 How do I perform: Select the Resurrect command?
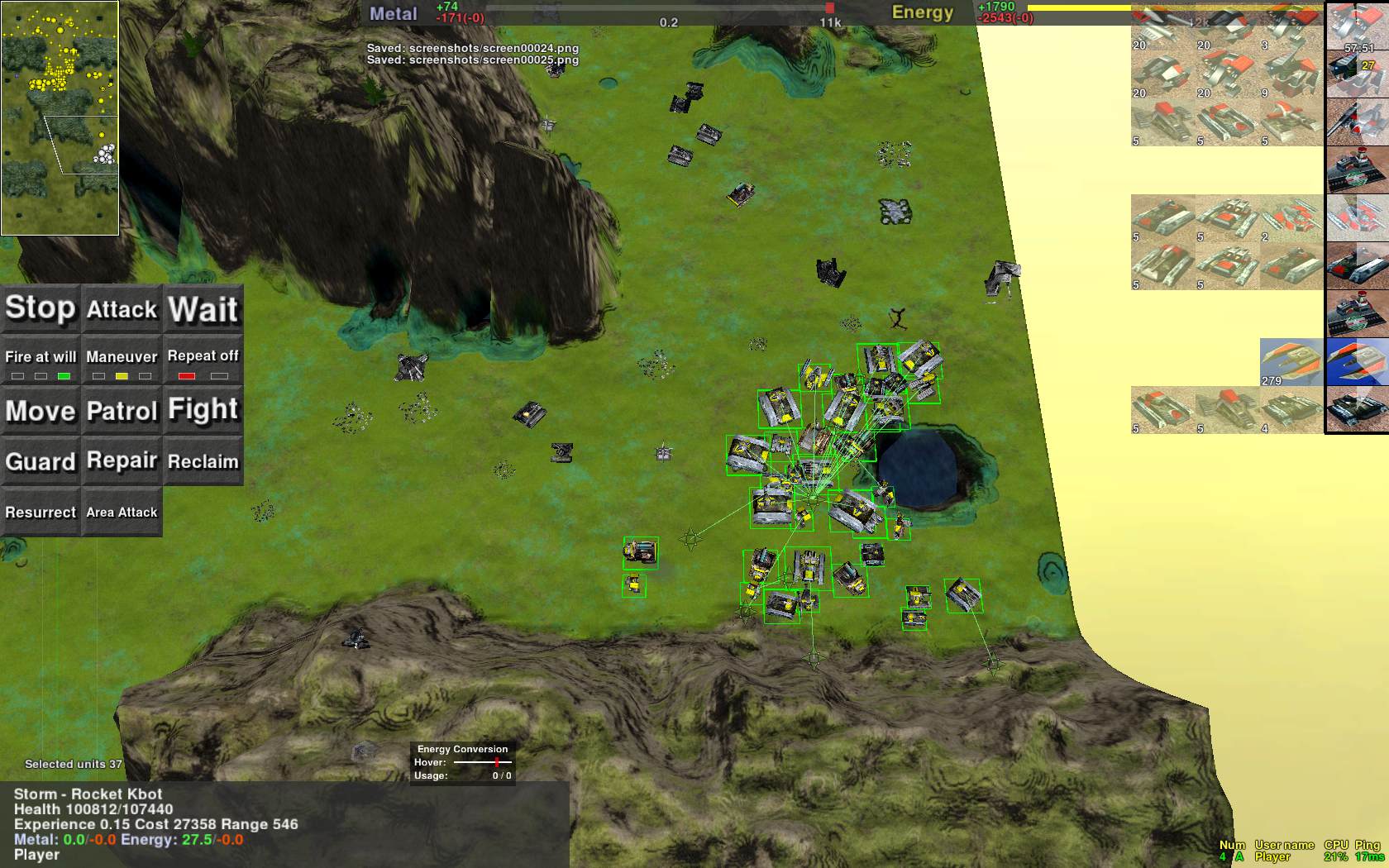40,513
